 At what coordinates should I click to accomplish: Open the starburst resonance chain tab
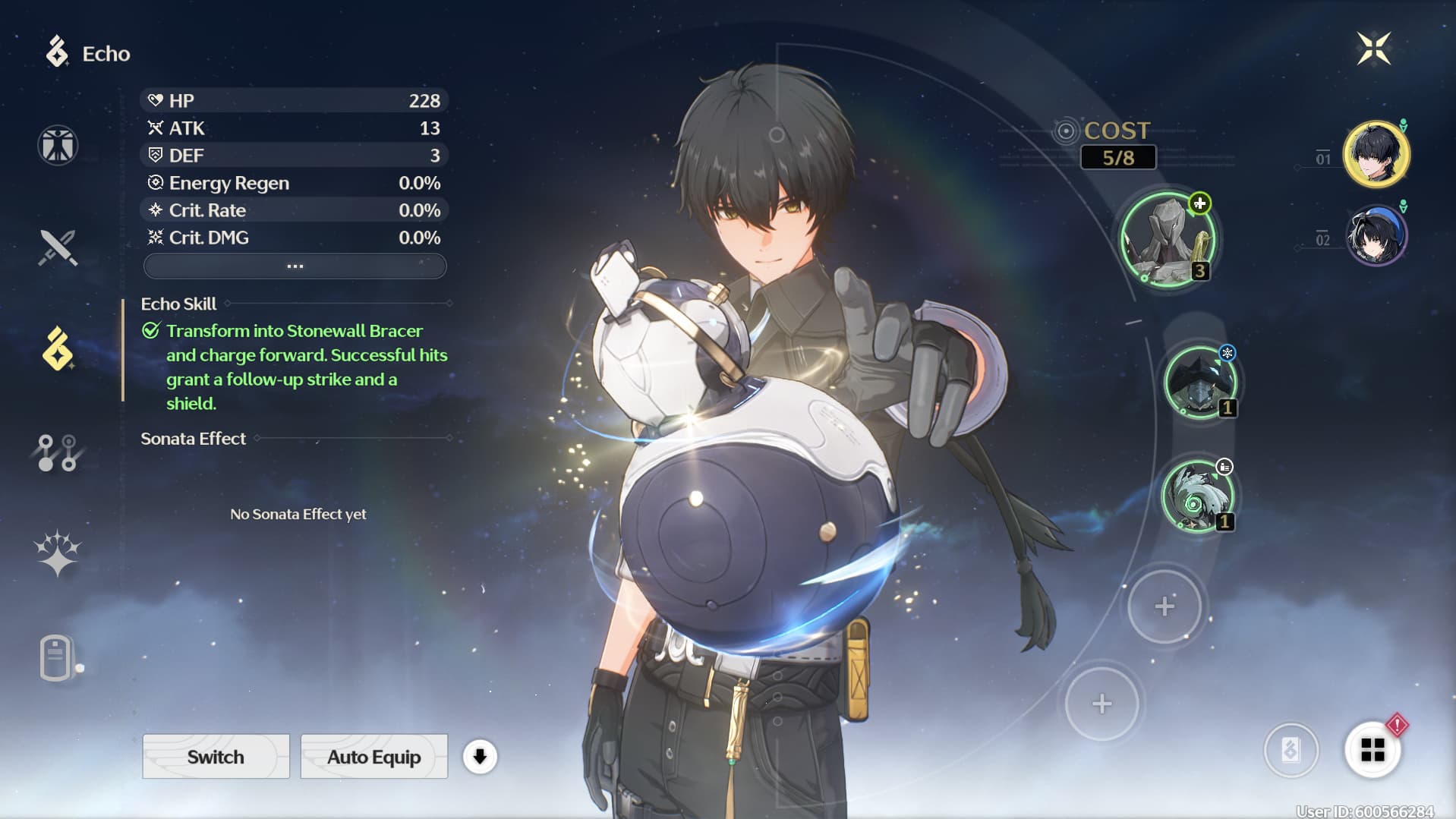[58, 553]
